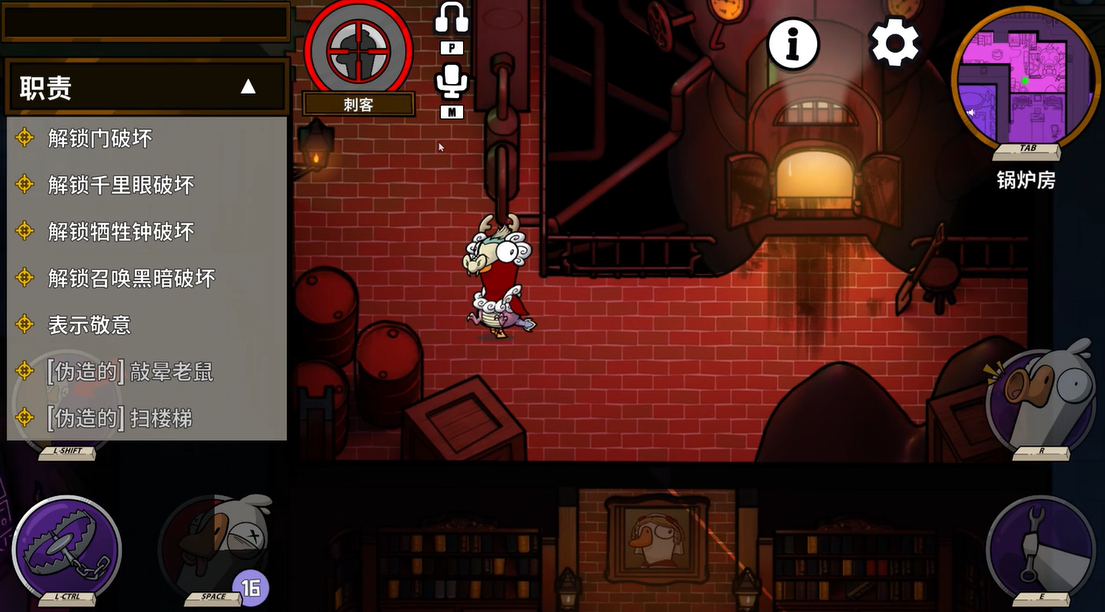Select the fake 敲晕老鼠 task

(x=130, y=372)
